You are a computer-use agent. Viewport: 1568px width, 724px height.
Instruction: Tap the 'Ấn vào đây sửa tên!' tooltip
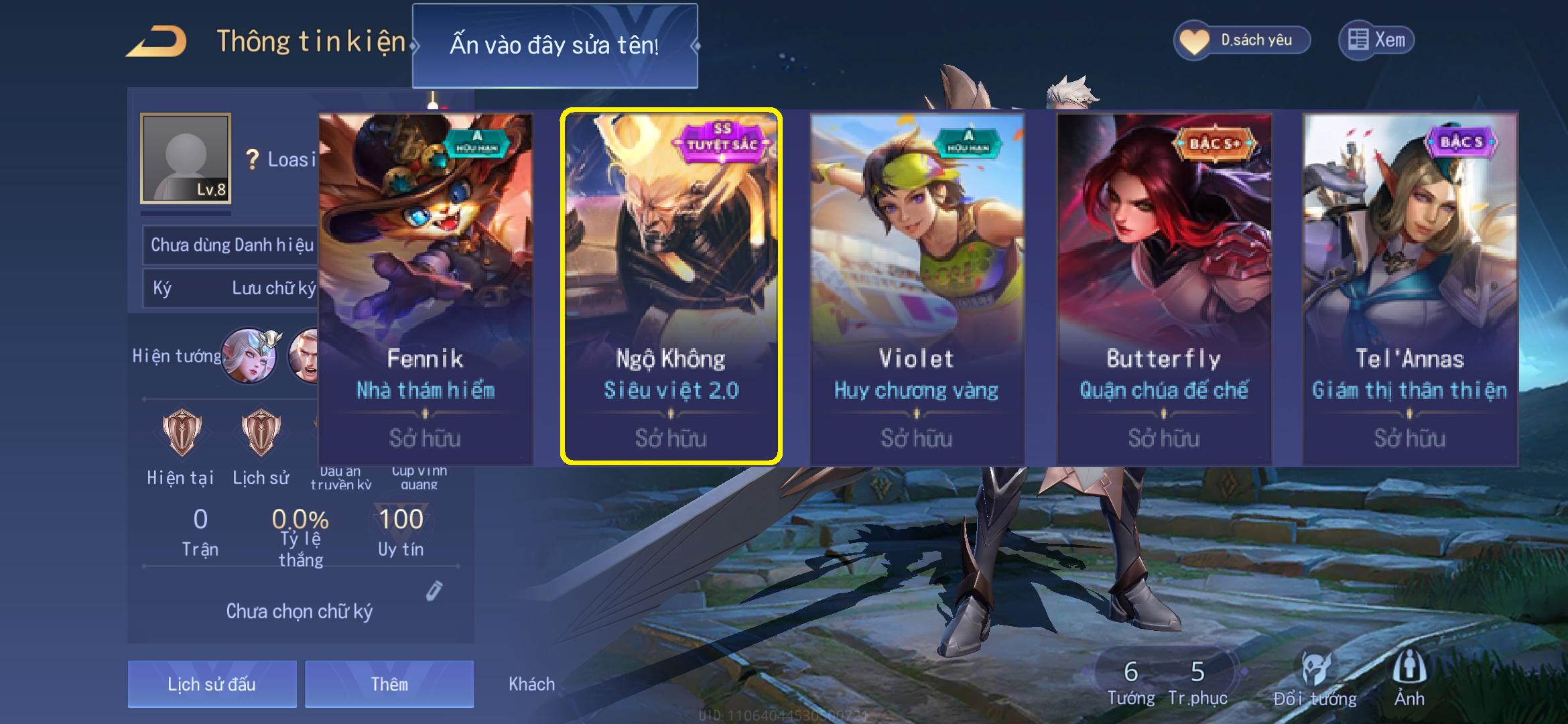point(554,46)
